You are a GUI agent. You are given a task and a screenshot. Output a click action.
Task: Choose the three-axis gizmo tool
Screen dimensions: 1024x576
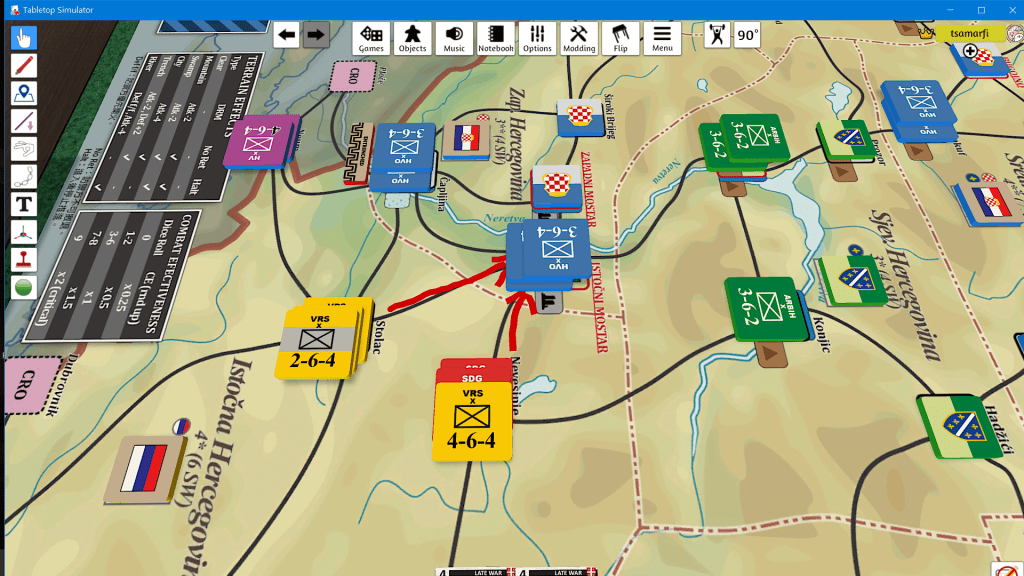(x=23, y=232)
